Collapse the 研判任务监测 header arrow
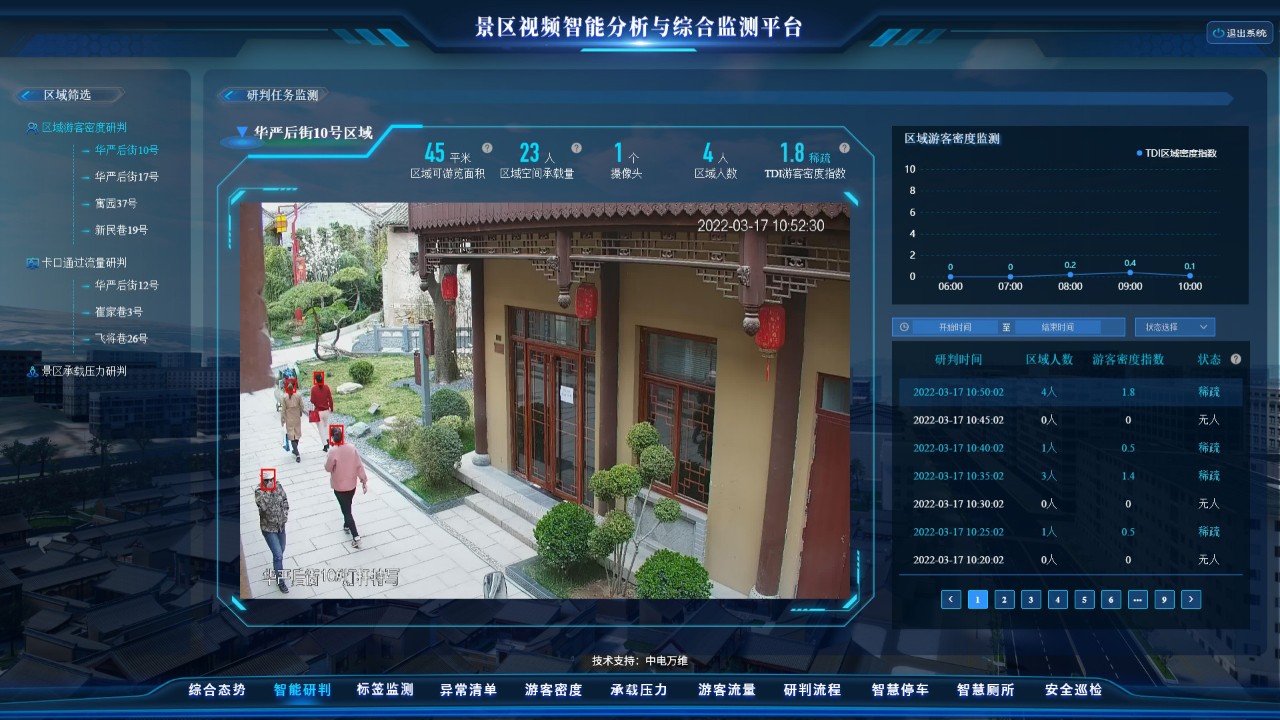Viewport: 1280px width, 720px height. point(230,97)
